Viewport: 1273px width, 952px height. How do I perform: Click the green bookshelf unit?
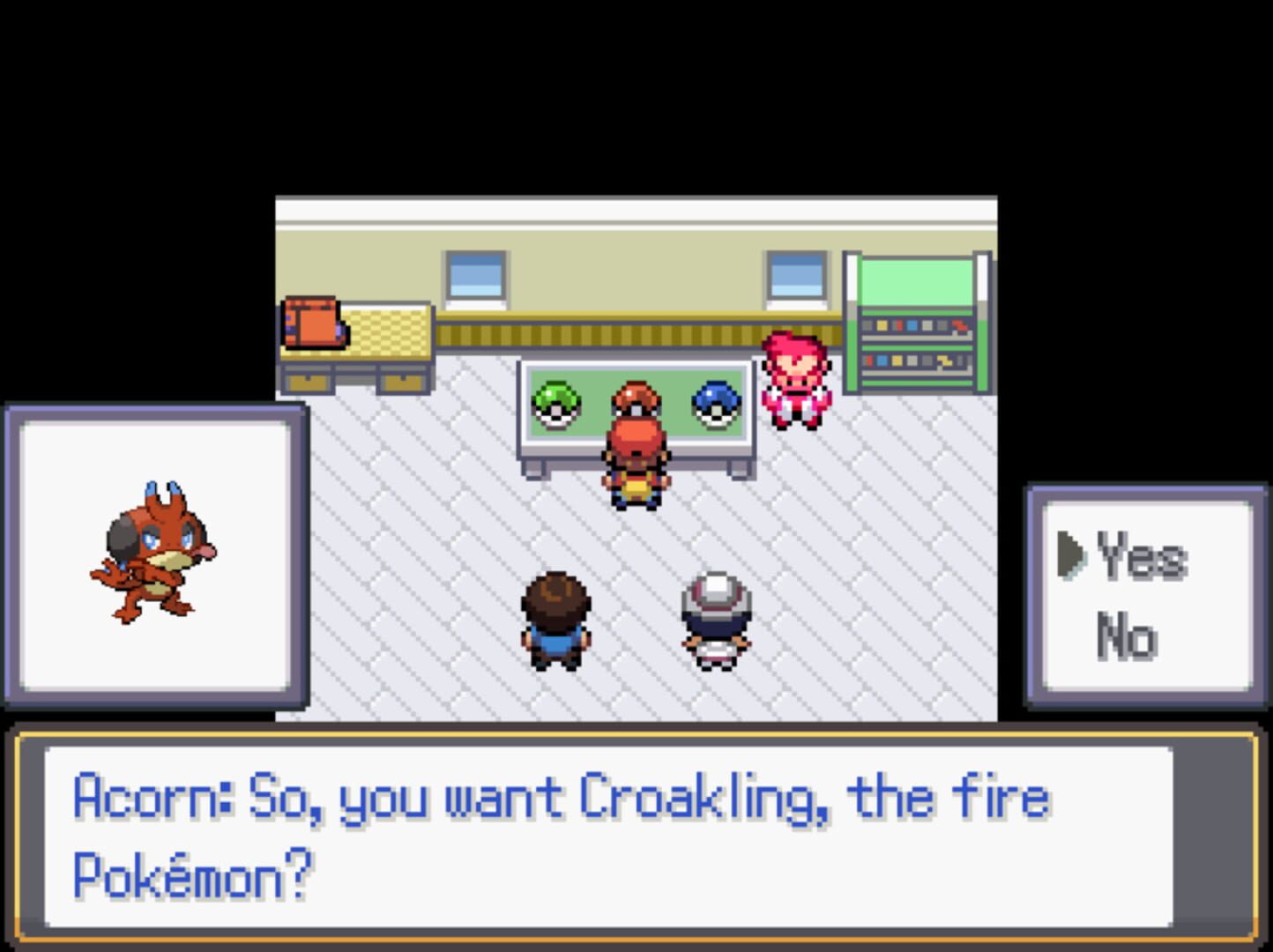tap(917, 322)
